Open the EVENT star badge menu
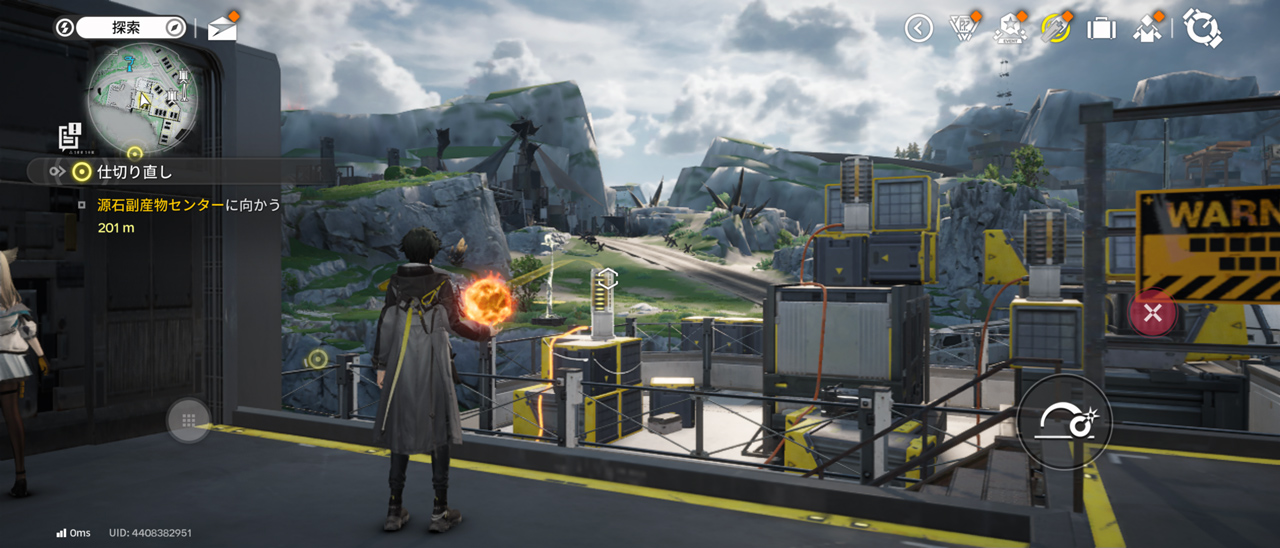 pyautogui.click(x=1009, y=28)
